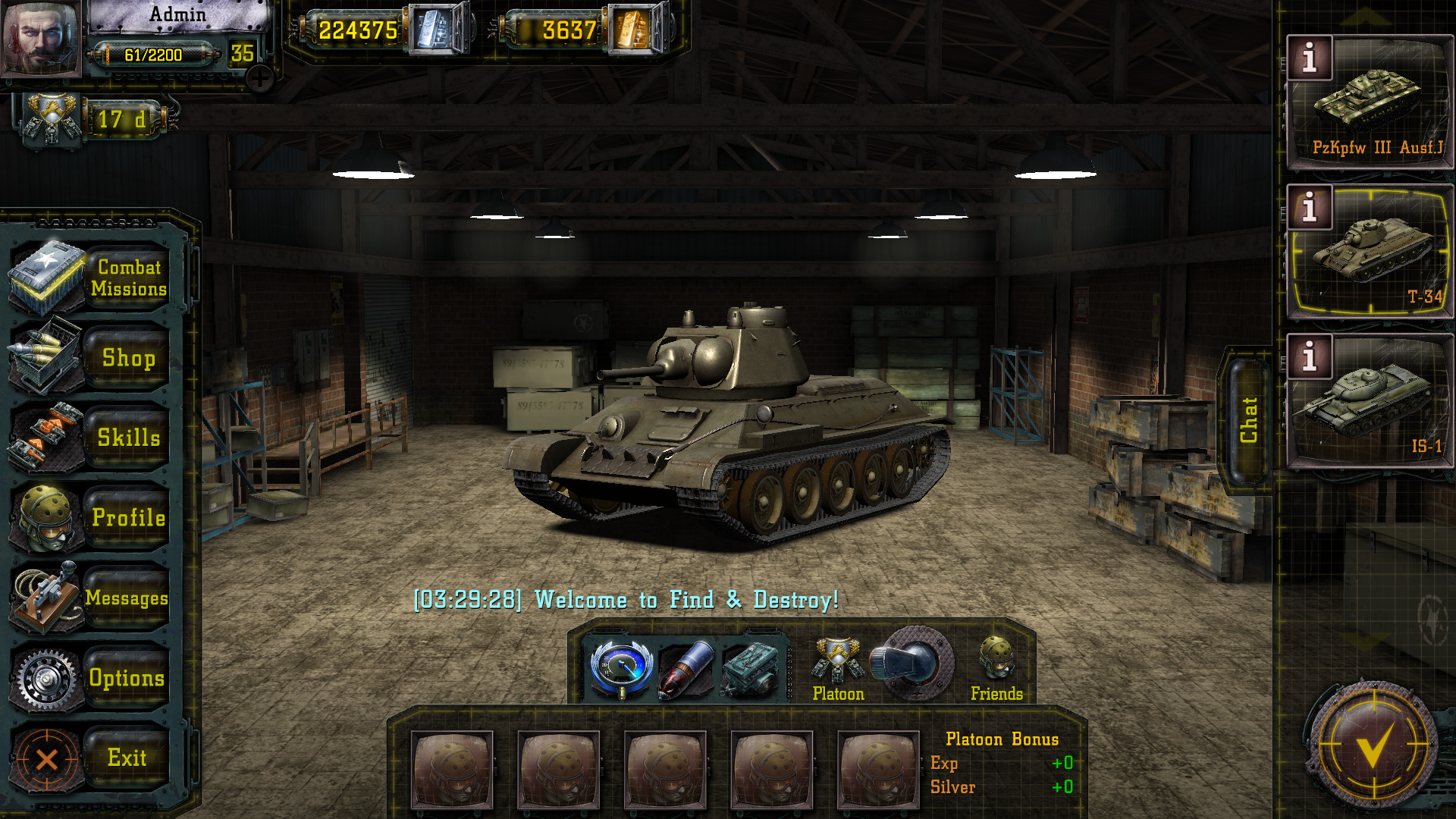Open the Skills menu
The image size is (1456, 819).
point(127,438)
